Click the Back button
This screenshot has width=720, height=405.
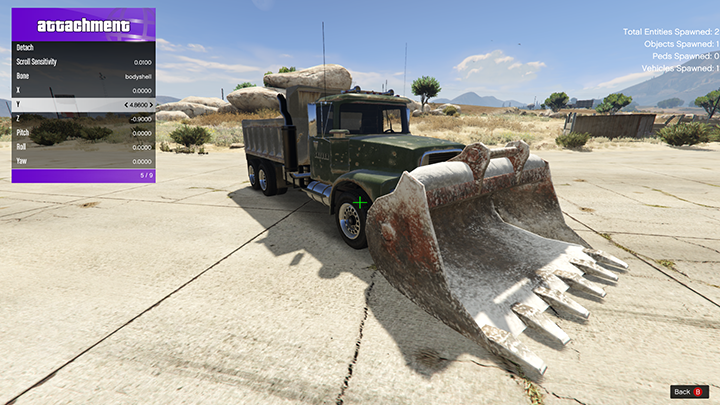pyautogui.click(x=689, y=391)
